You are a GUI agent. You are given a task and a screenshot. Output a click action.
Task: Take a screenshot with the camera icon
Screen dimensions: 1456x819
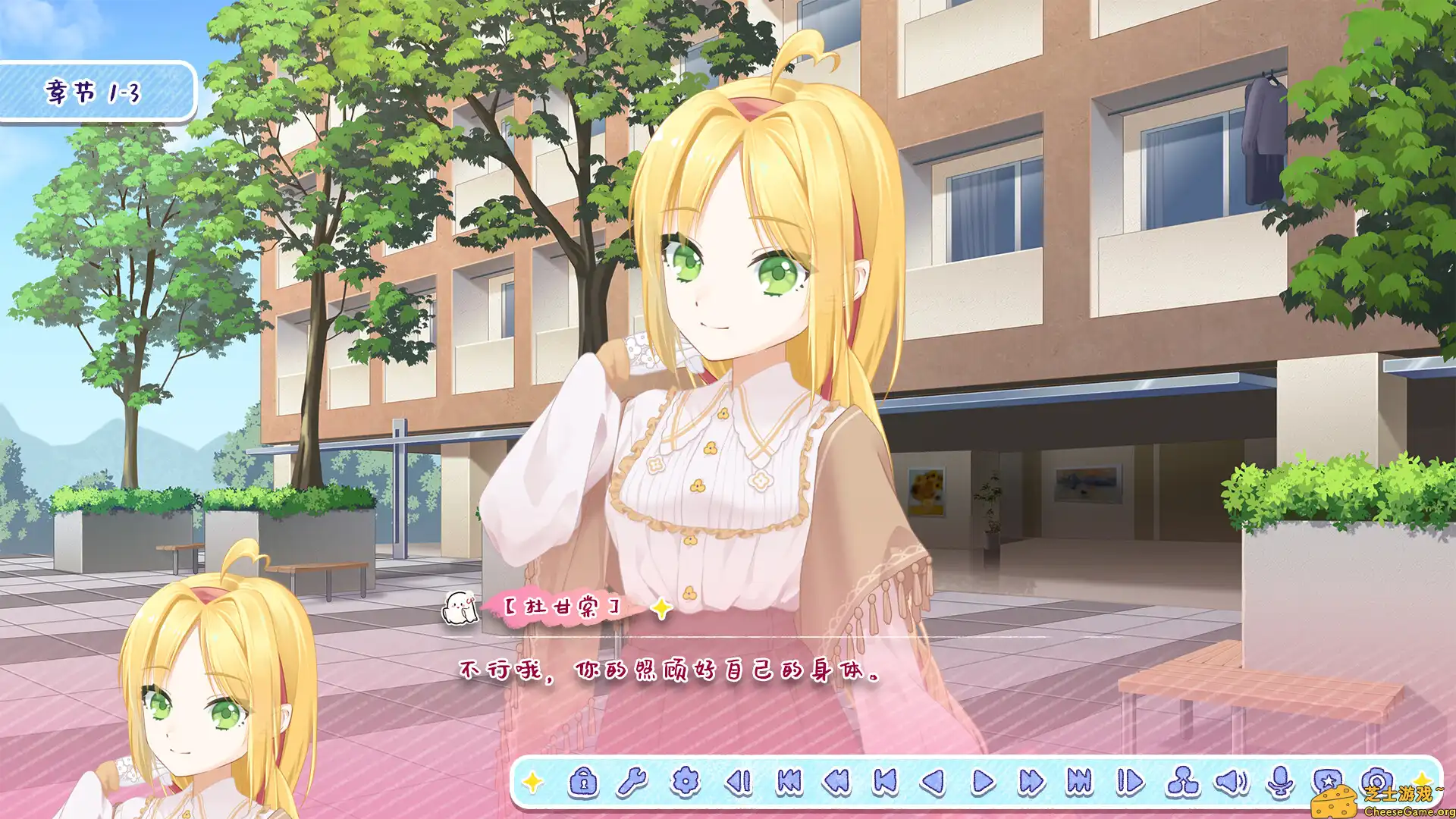(x=1376, y=780)
